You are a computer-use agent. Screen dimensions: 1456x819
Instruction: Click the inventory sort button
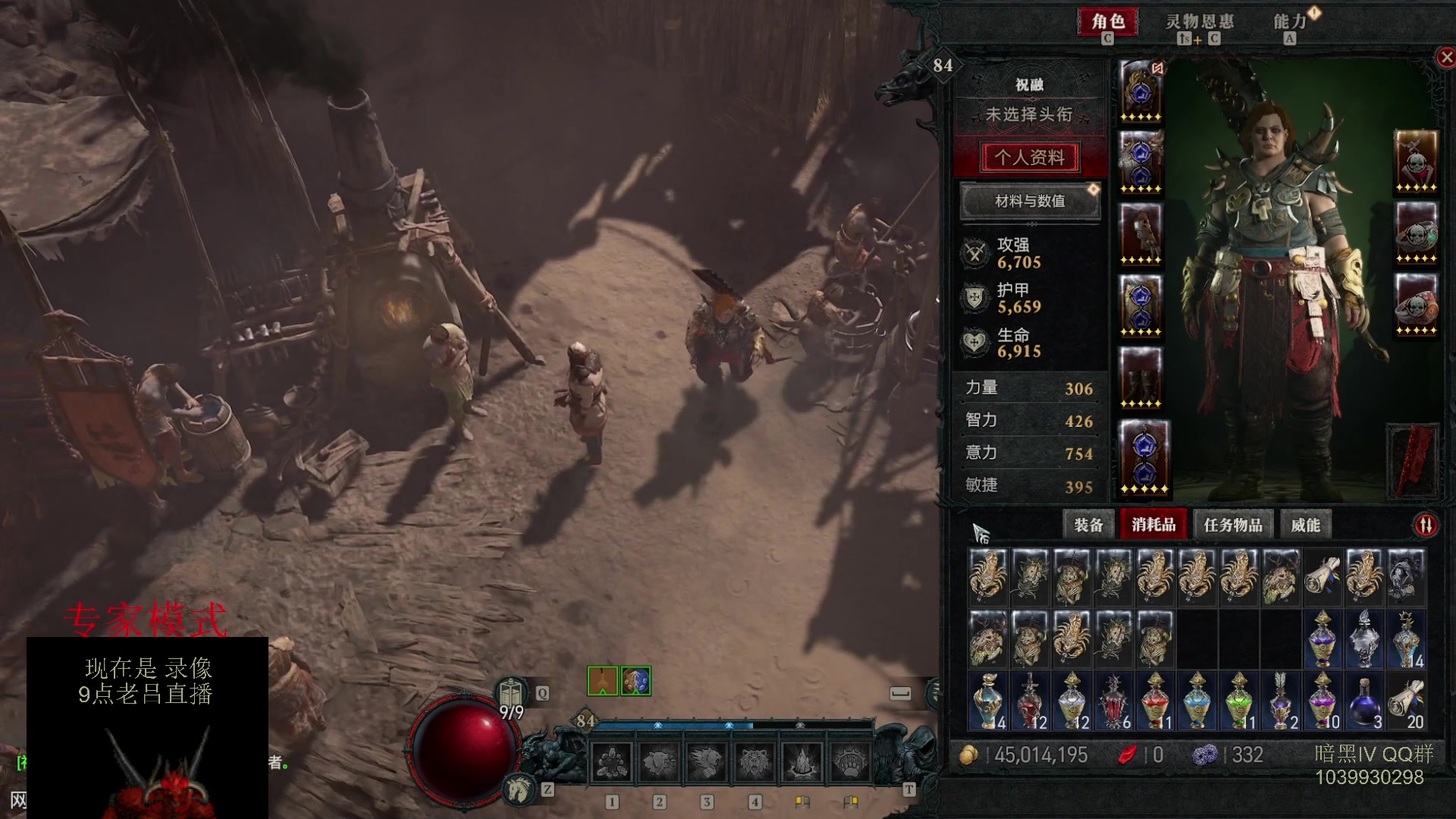1426,525
